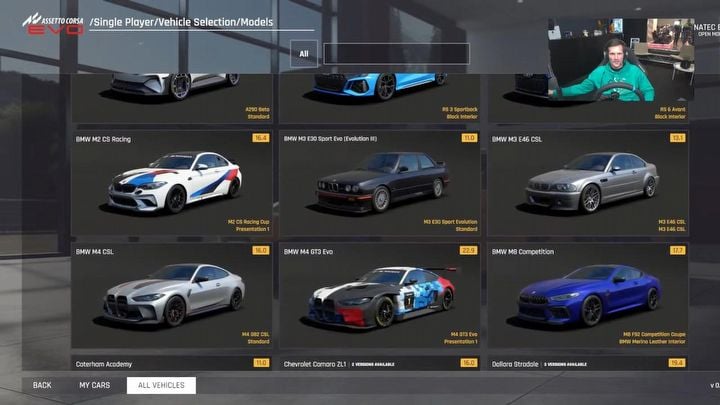
Task: Choose the BMW M4 CSL card
Action: click(x=172, y=293)
